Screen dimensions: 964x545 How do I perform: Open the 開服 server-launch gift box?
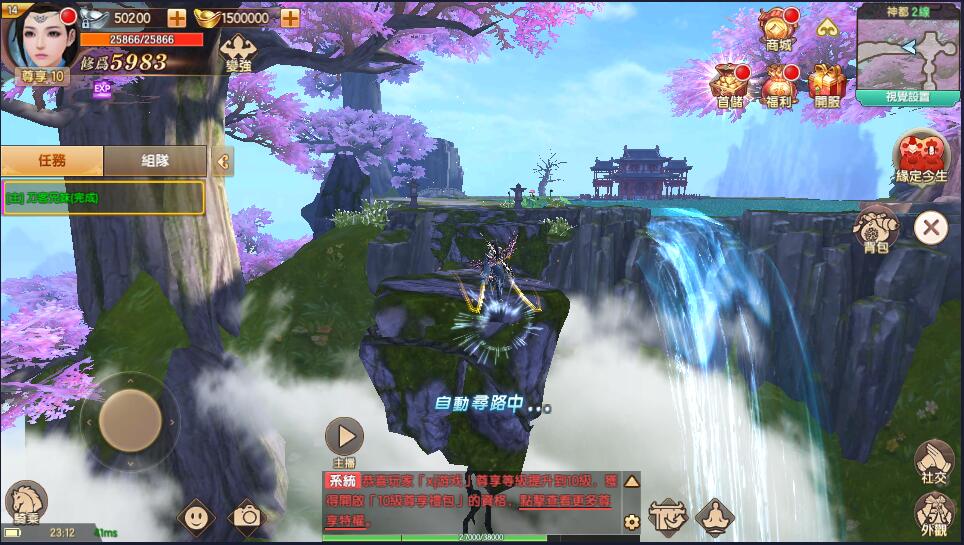pos(827,82)
